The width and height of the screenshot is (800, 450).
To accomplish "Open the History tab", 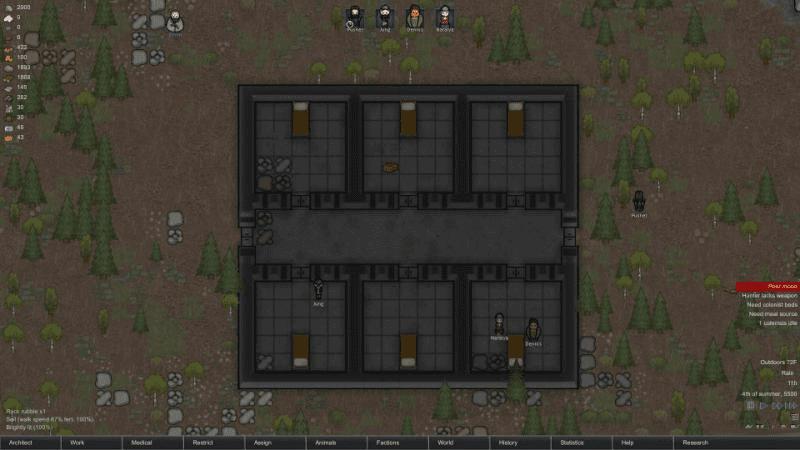I will (520, 442).
